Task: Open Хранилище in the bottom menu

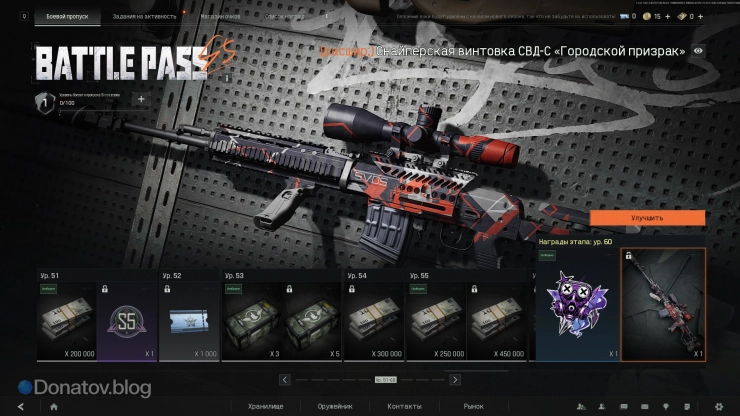Action: [x=264, y=406]
